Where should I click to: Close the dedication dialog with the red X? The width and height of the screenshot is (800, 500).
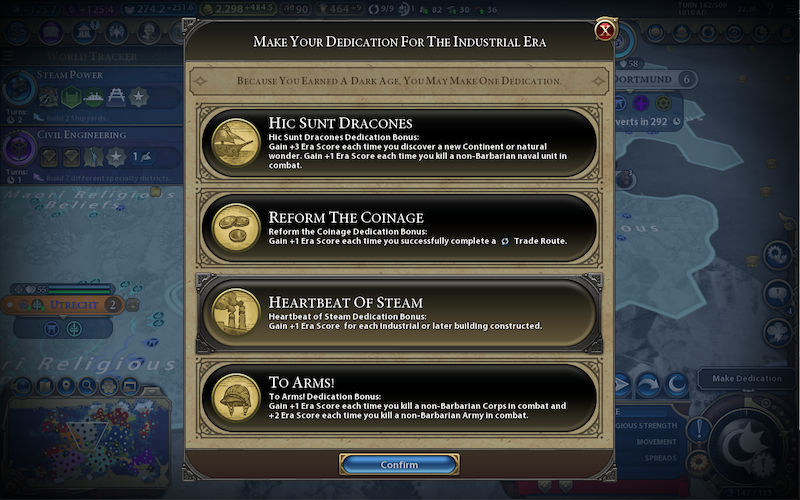[605, 30]
